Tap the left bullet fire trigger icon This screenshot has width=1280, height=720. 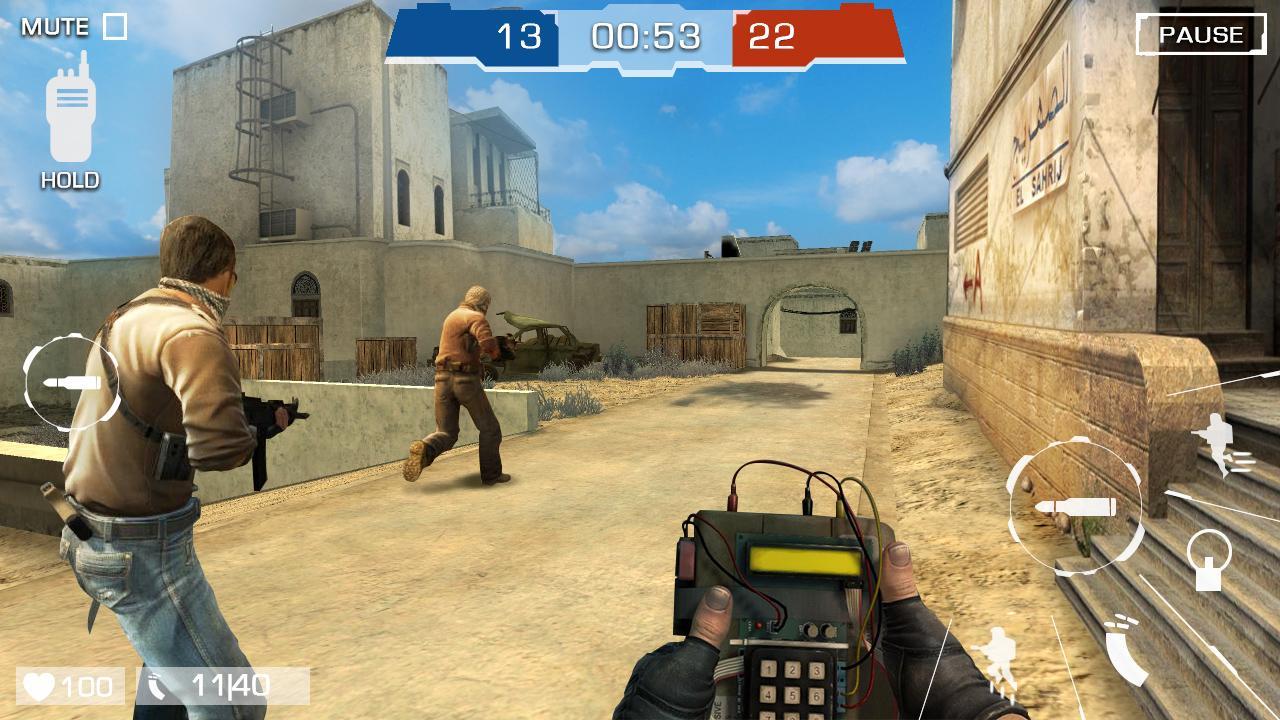click(x=70, y=381)
